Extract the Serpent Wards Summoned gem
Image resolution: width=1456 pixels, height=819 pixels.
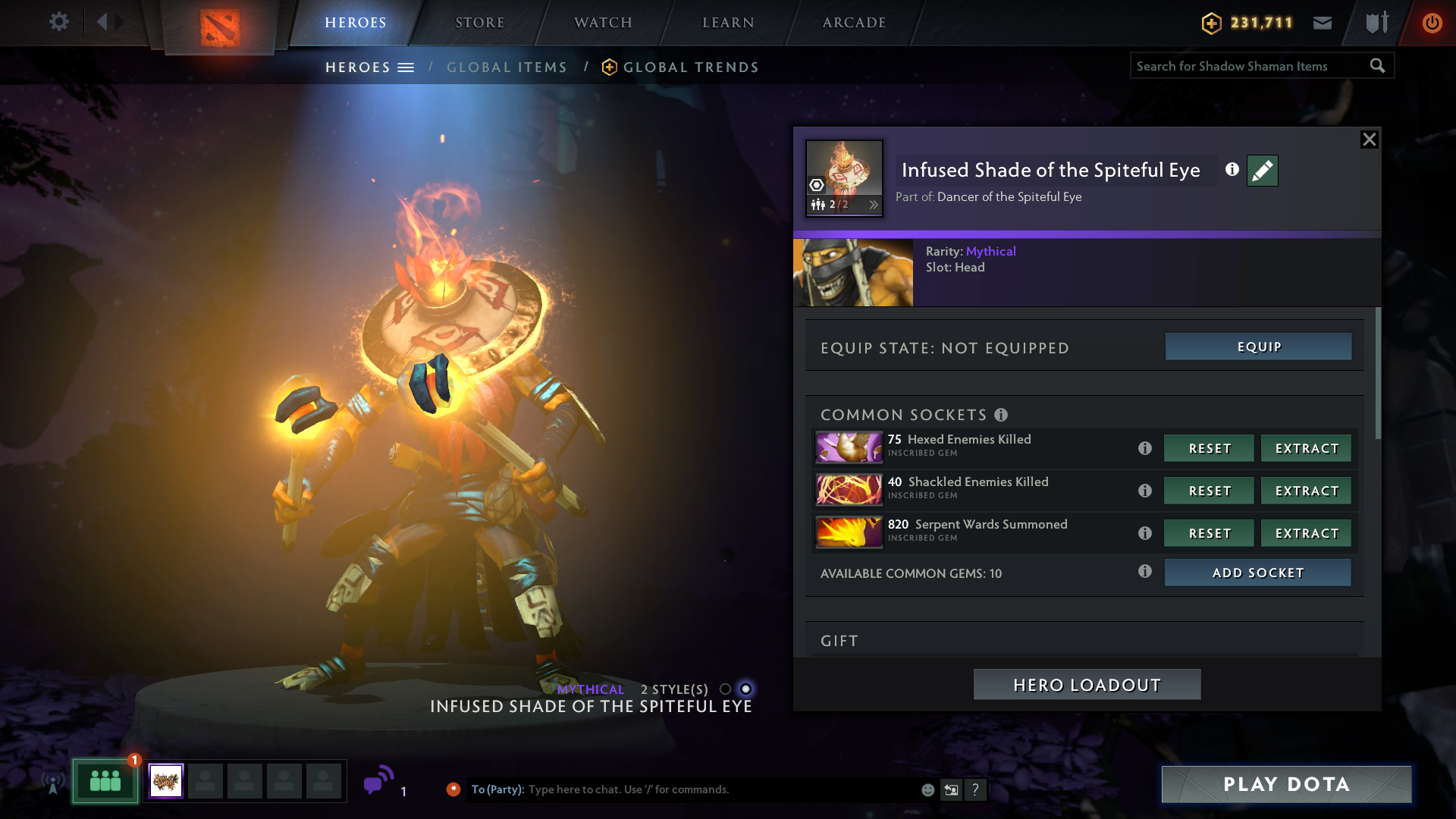(x=1306, y=534)
